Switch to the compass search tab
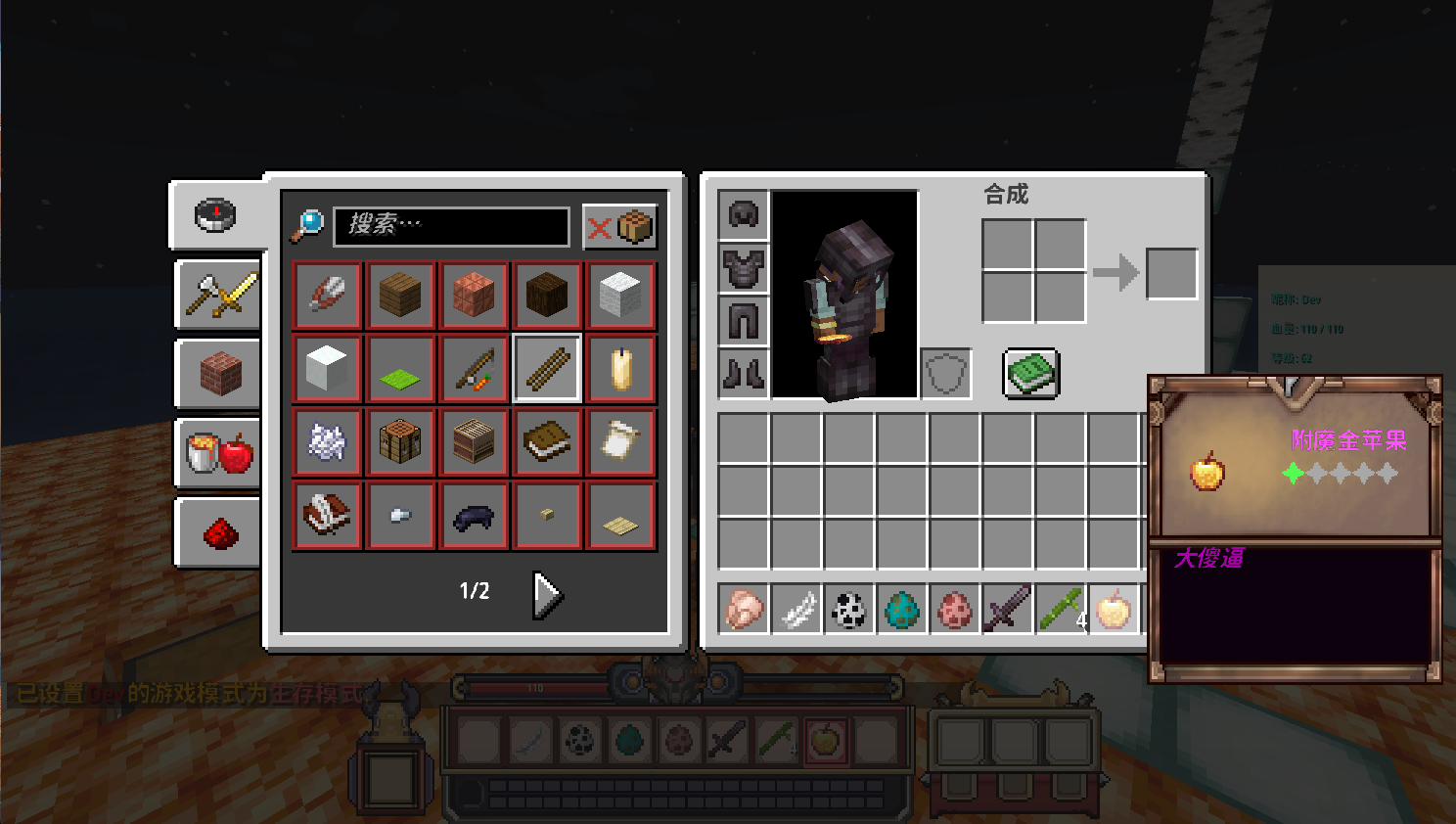 click(x=216, y=214)
